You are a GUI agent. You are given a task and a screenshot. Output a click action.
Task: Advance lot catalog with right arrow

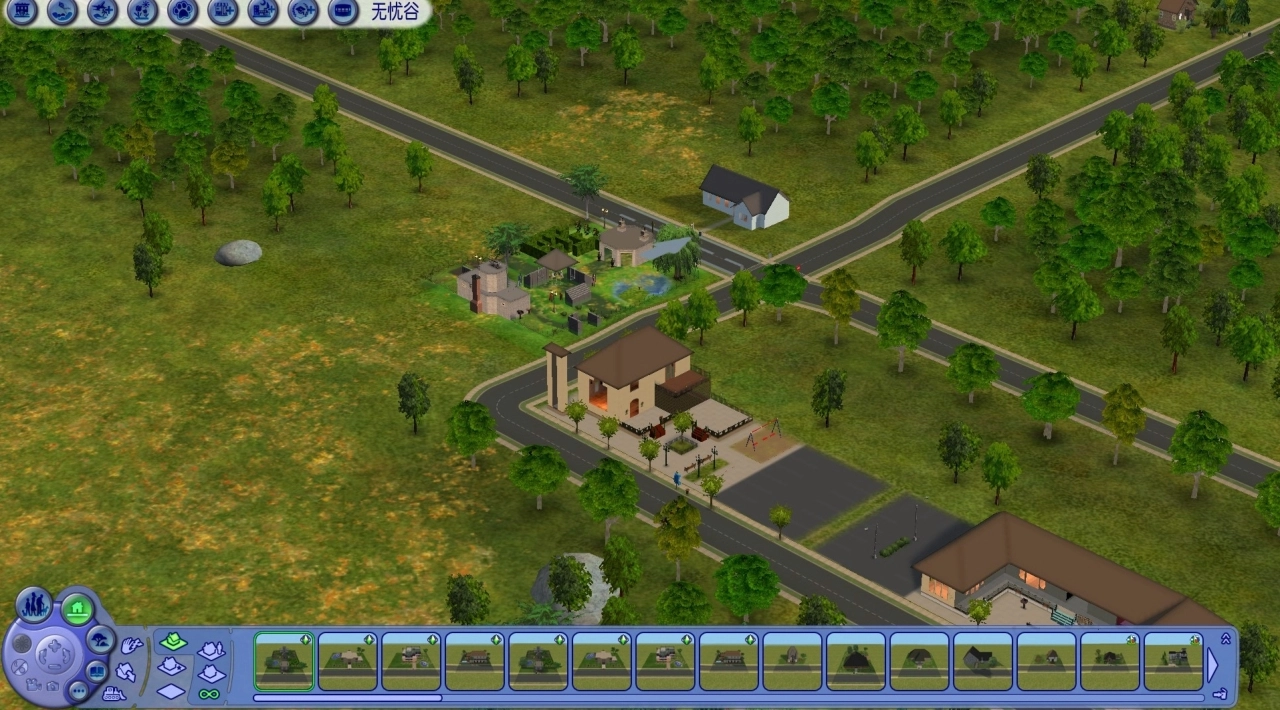1213,664
